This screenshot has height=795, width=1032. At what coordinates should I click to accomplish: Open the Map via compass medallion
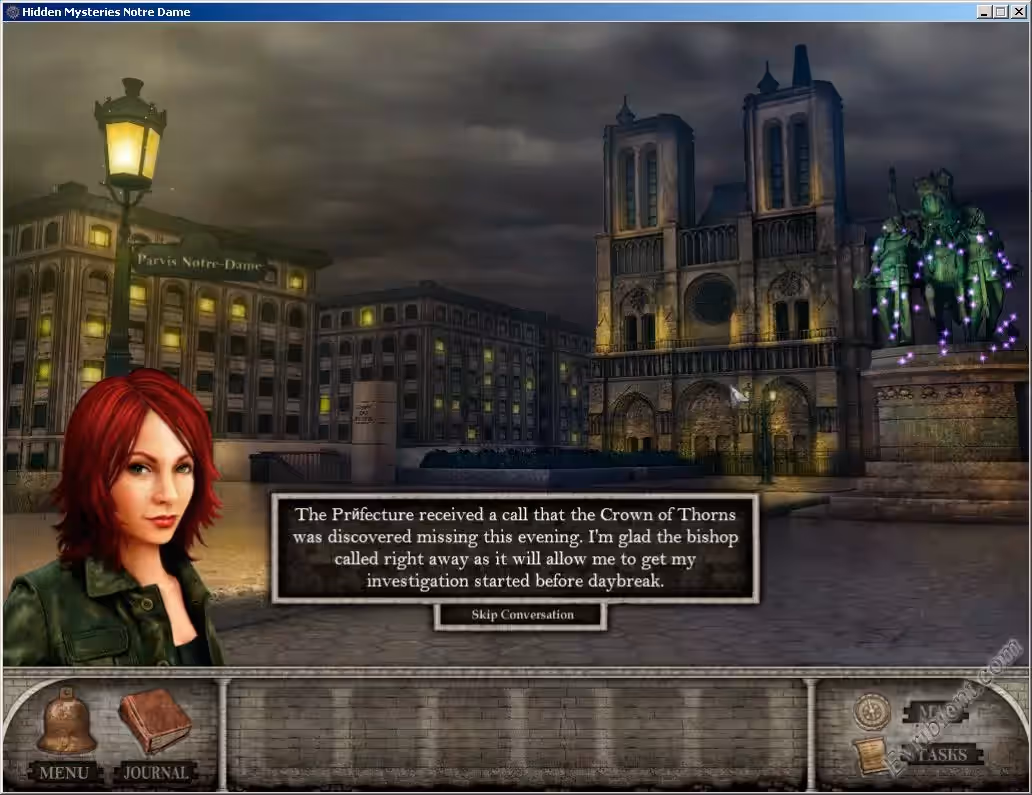pyautogui.click(x=872, y=711)
